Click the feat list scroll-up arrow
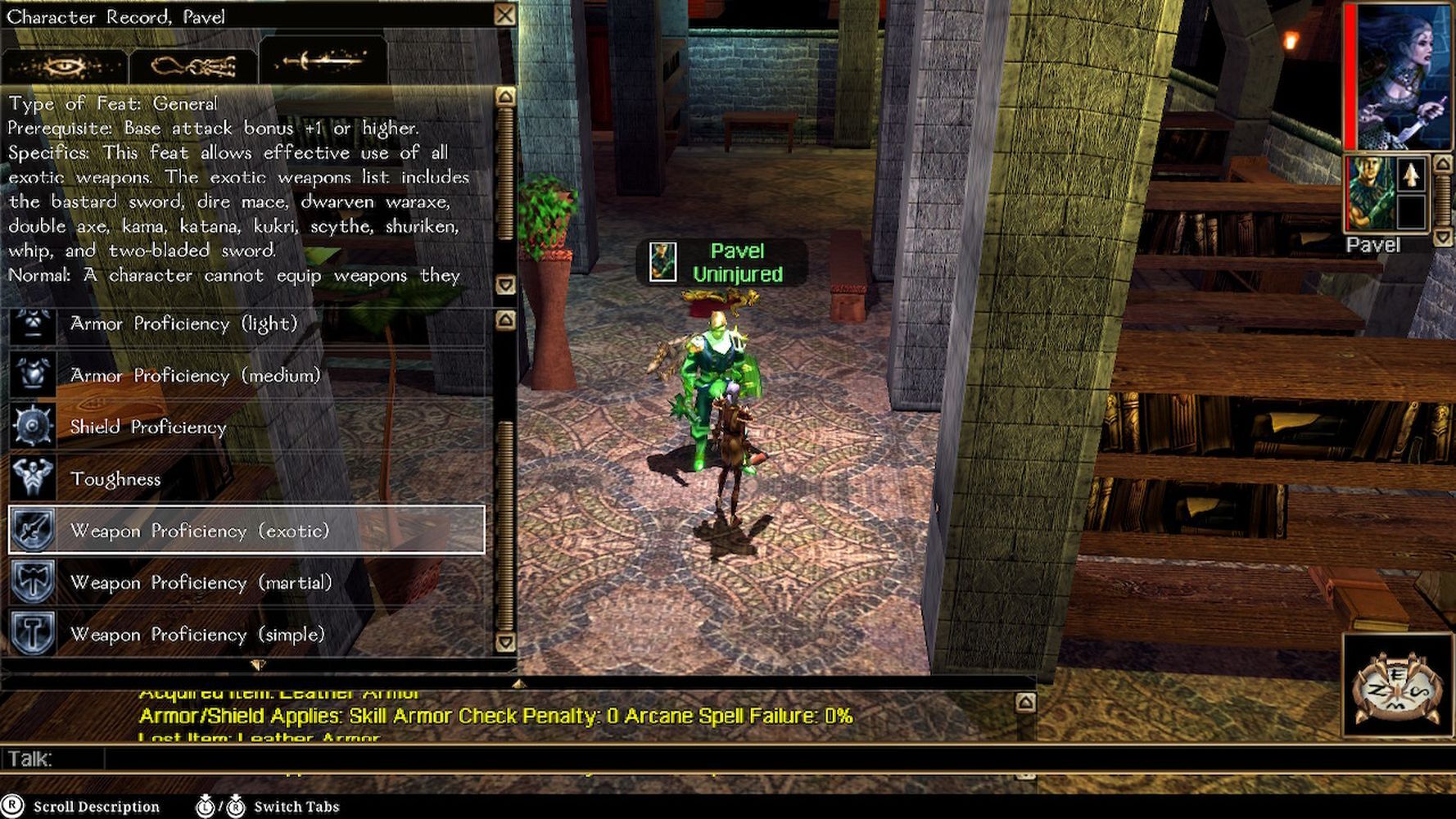Screen dimensions: 1456x819 (505, 320)
